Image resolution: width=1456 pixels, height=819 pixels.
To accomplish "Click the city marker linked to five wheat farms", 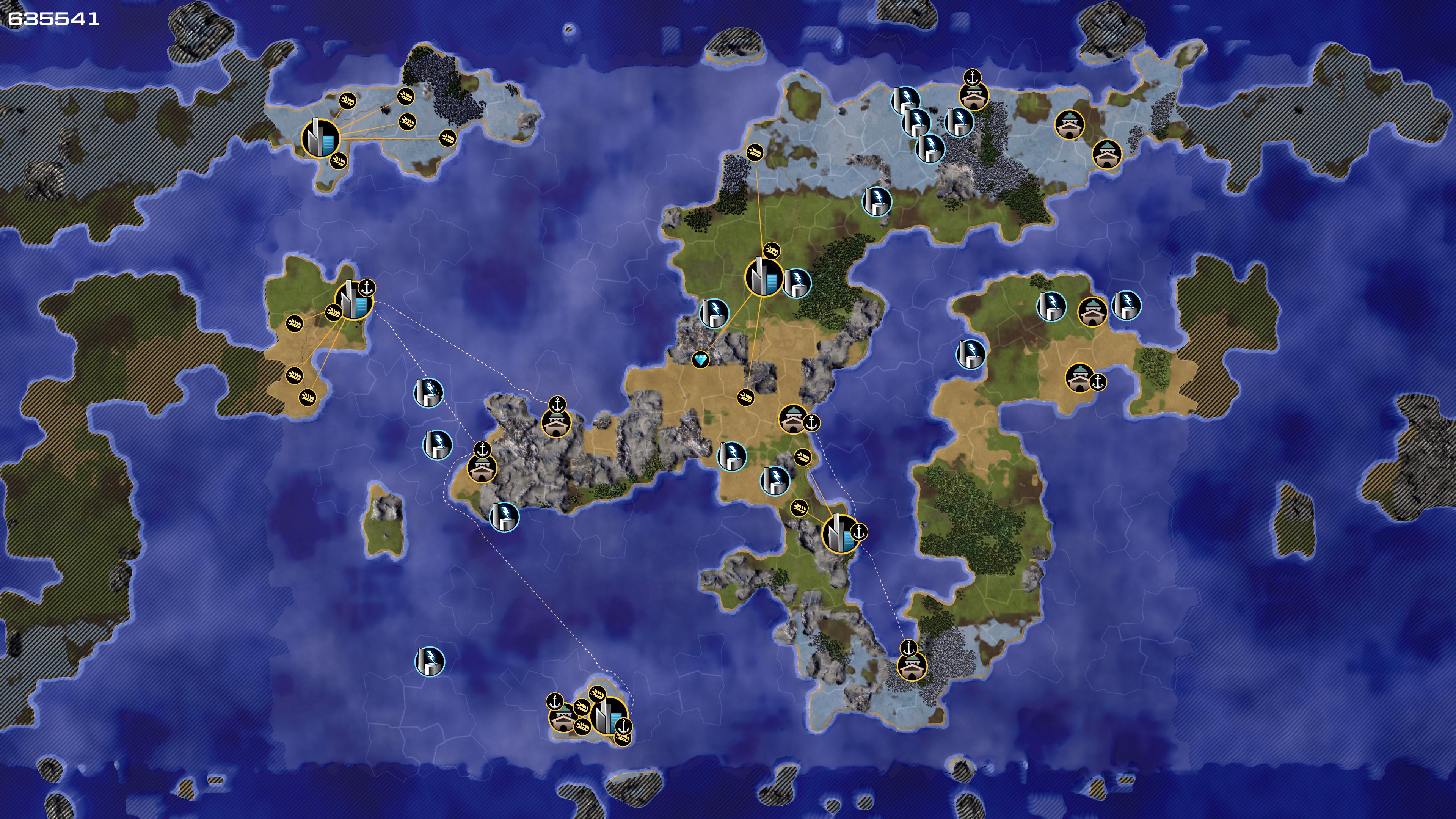I will click(x=320, y=138).
